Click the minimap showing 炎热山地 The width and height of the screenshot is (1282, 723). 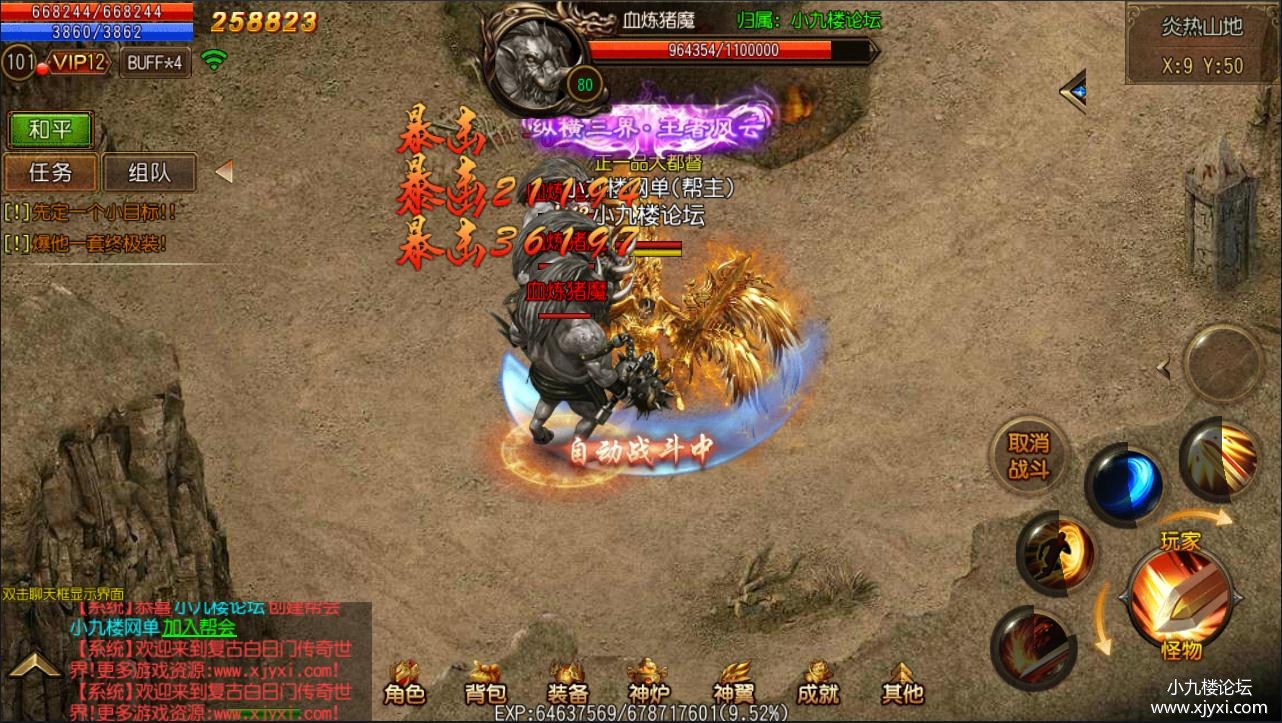point(1204,42)
